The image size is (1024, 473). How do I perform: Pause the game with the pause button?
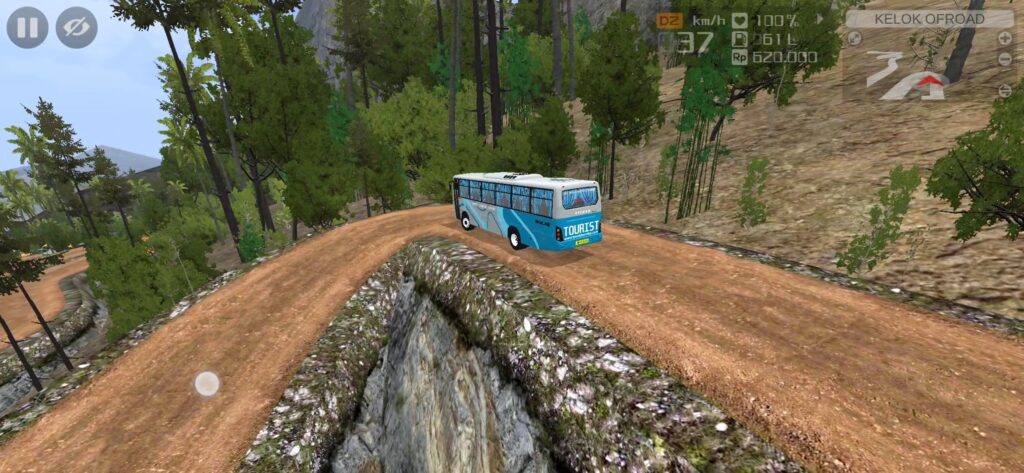point(27,27)
